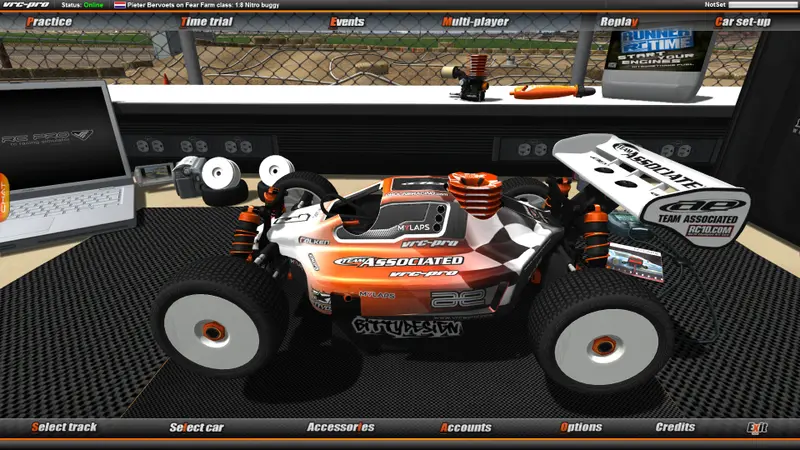Open Car set-up
This screenshot has width=800, height=450.
click(x=742, y=21)
